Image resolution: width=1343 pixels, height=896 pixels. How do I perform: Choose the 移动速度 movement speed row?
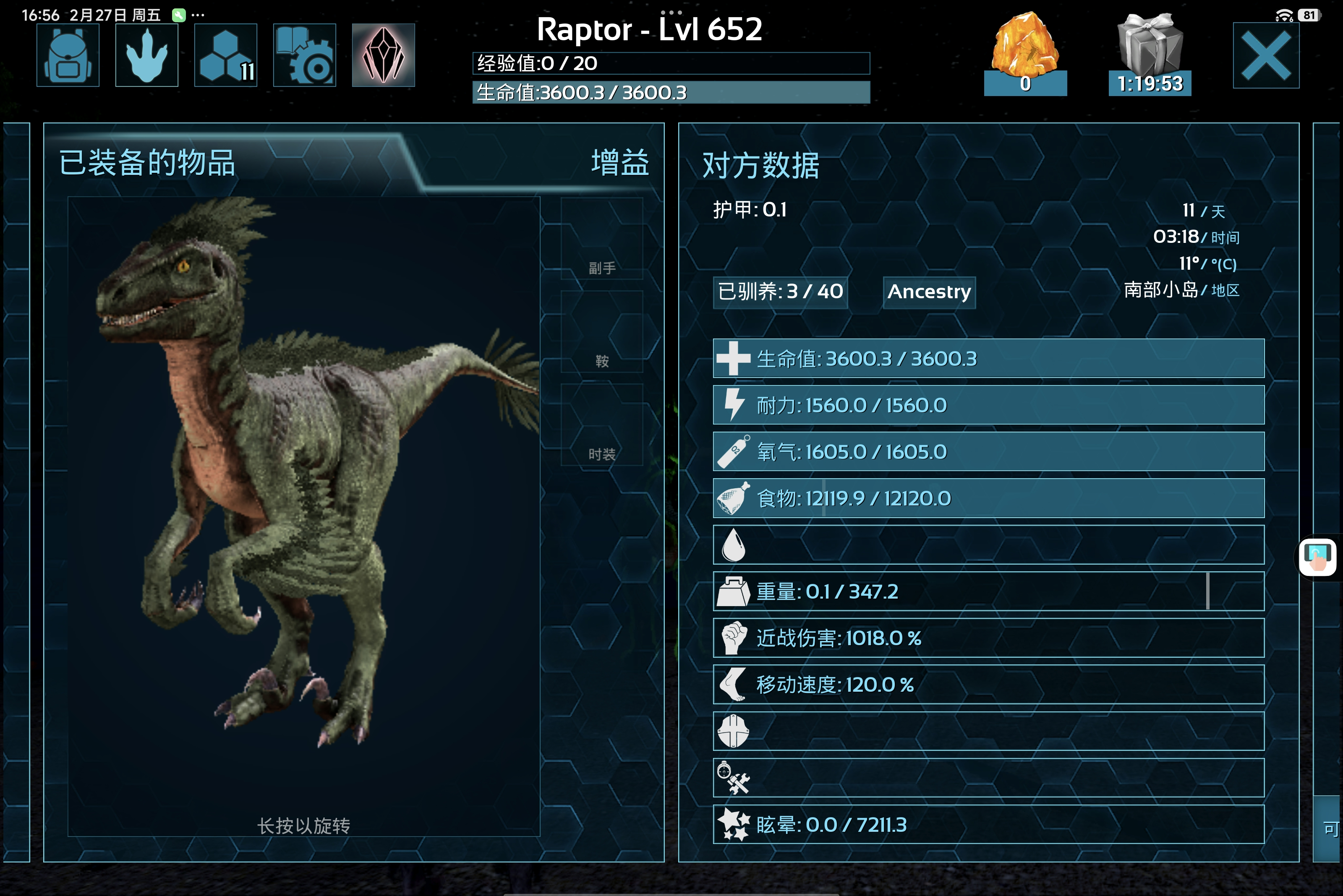[x=988, y=685]
